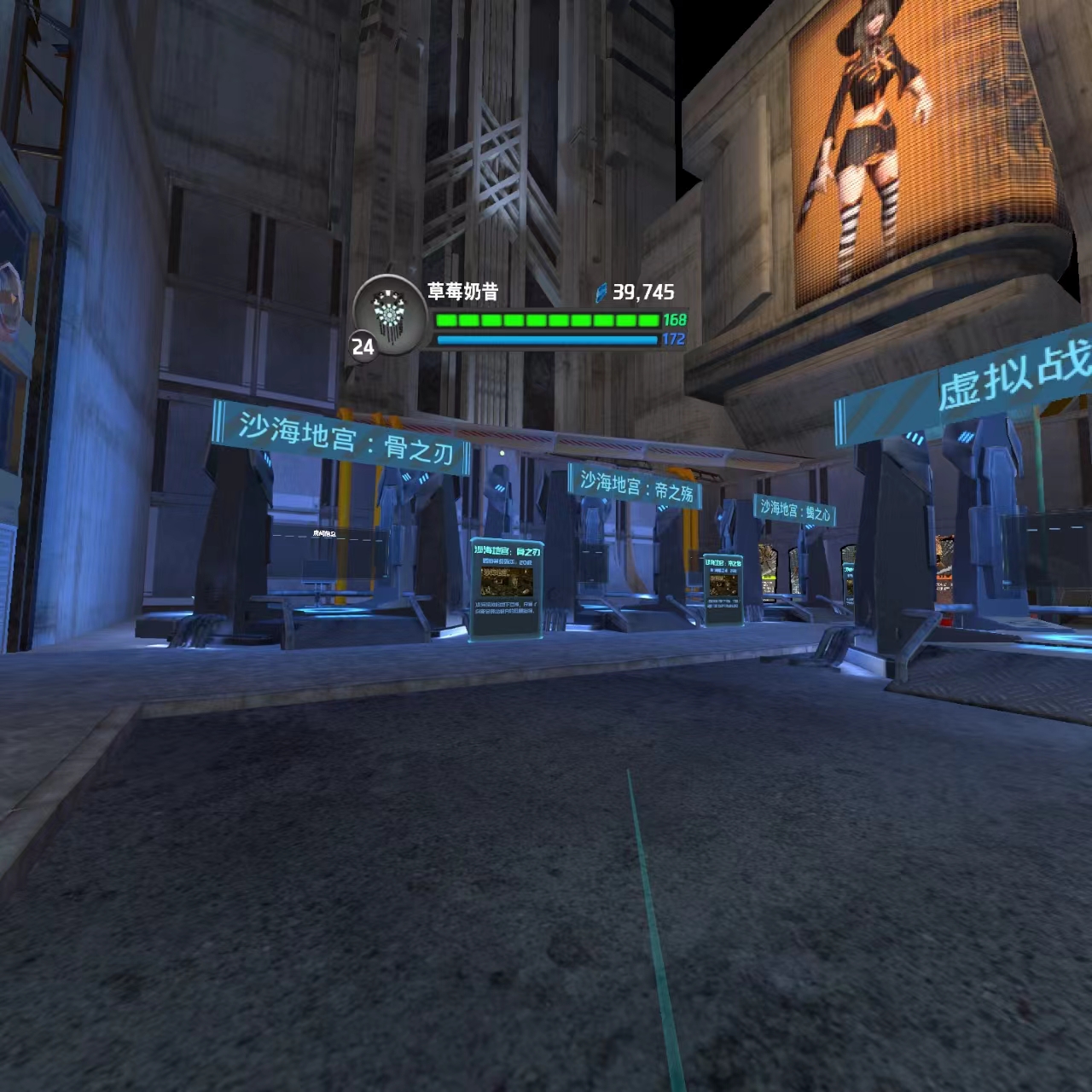The height and width of the screenshot is (1092, 1092).
Task: Open the 沙海地宫：帝之殇 dungeon info panel
Action: tap(723, 589)
